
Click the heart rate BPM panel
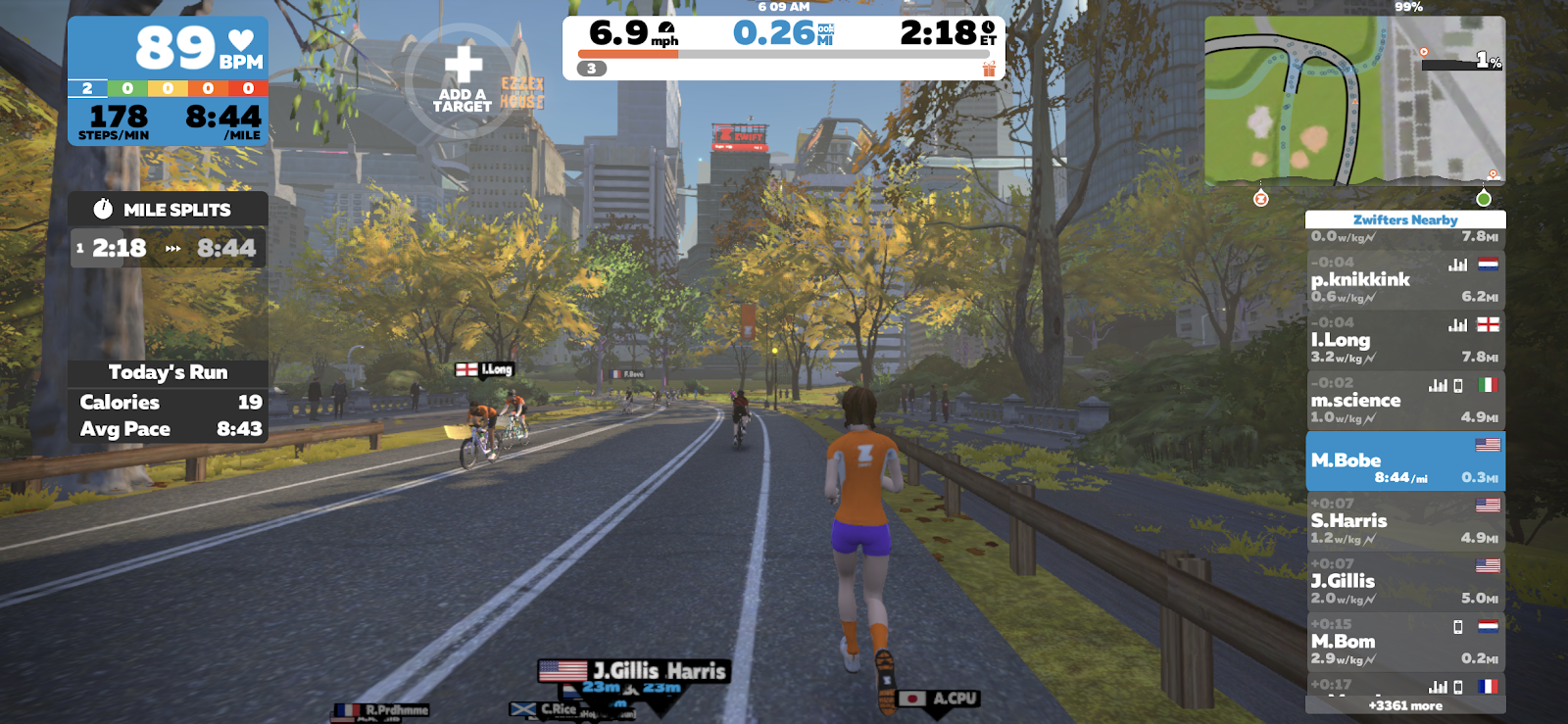pos(168,47)
